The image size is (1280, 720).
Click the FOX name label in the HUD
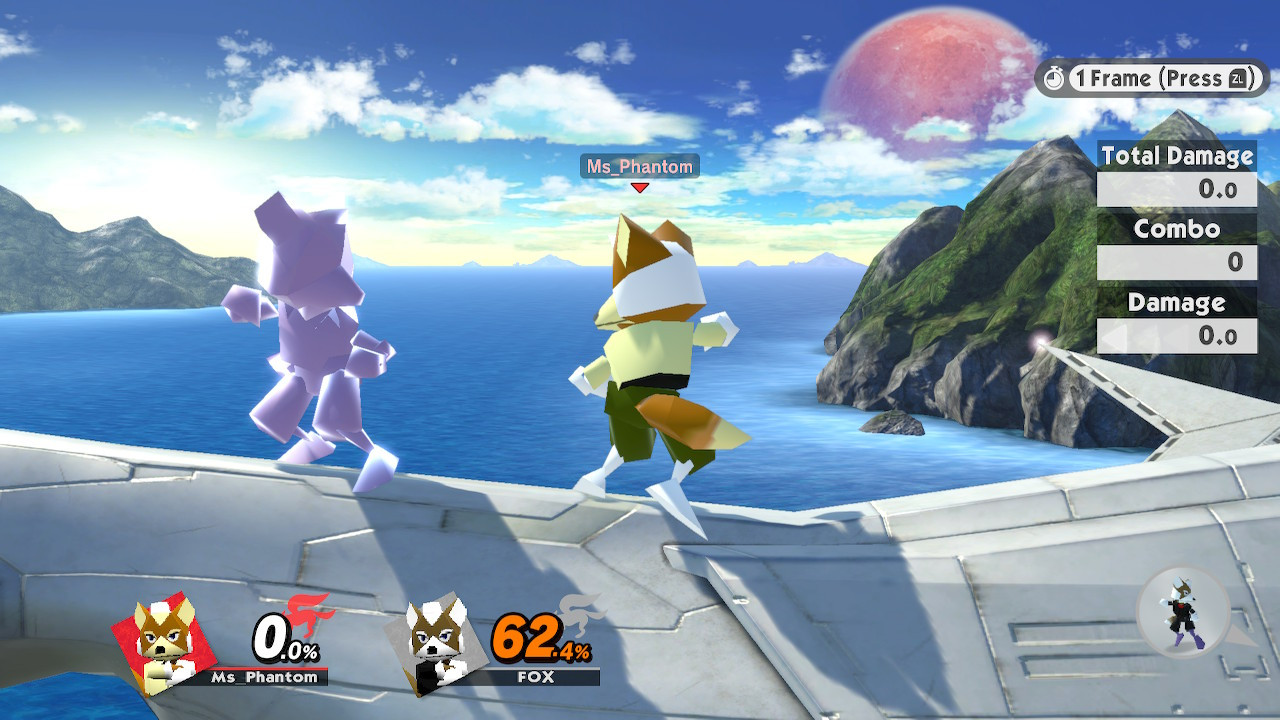536,678
